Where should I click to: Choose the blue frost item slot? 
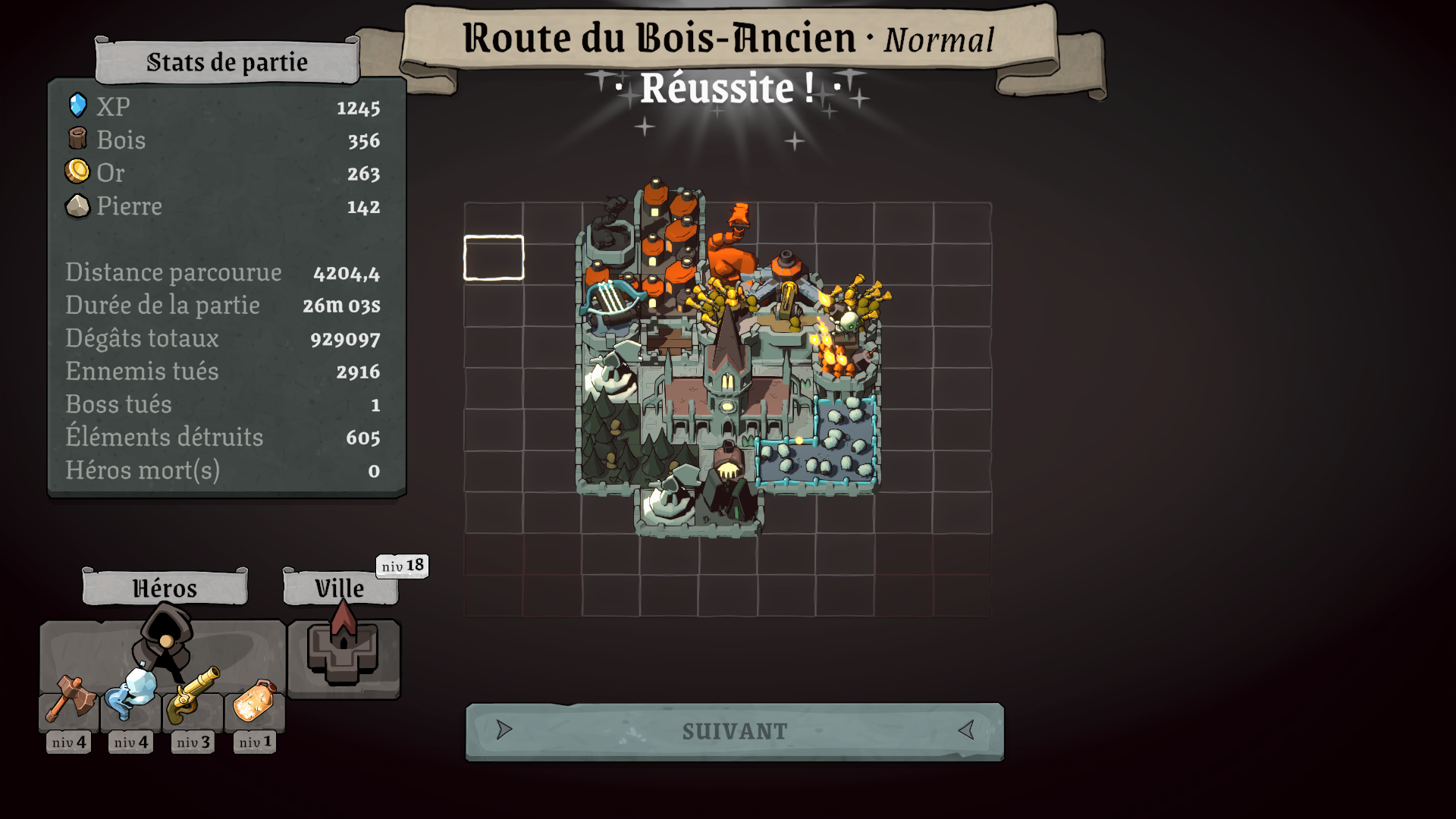click(130, 696)
